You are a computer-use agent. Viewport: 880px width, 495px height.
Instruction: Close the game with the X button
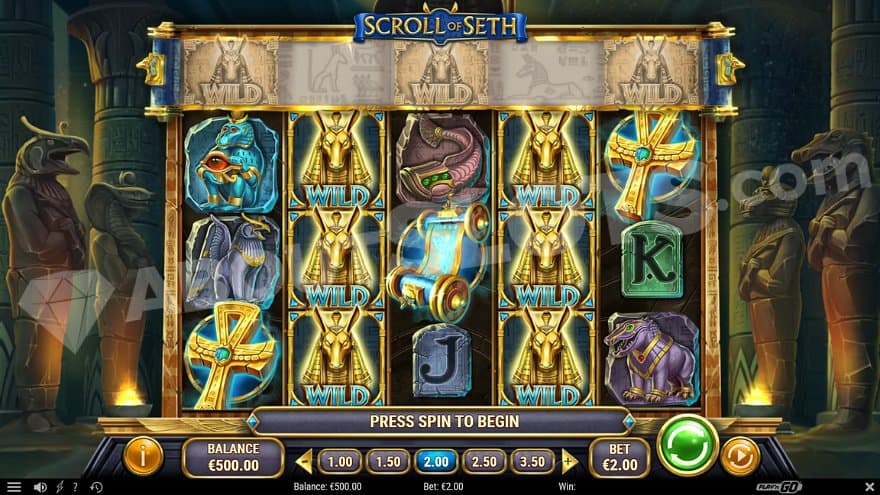868,487
